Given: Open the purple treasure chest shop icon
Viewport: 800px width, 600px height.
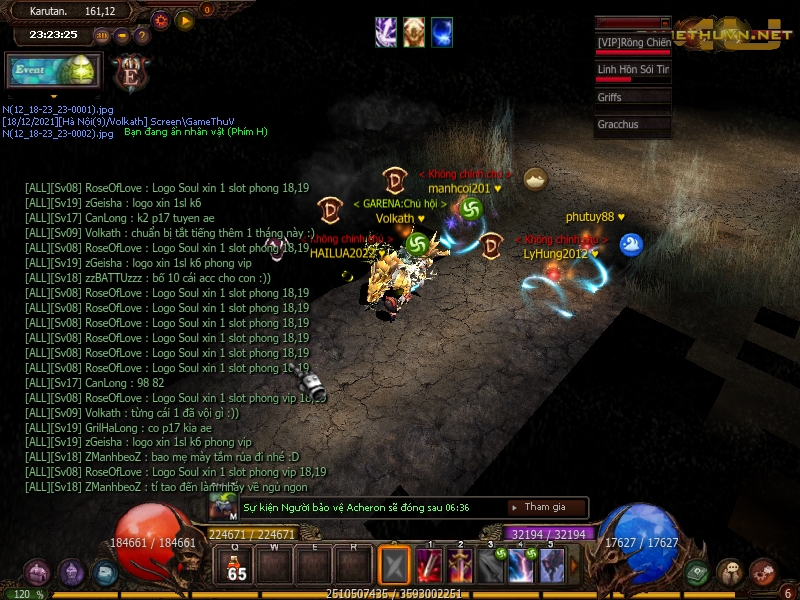Looking at the screenshot, I should [x=39, y=573].
